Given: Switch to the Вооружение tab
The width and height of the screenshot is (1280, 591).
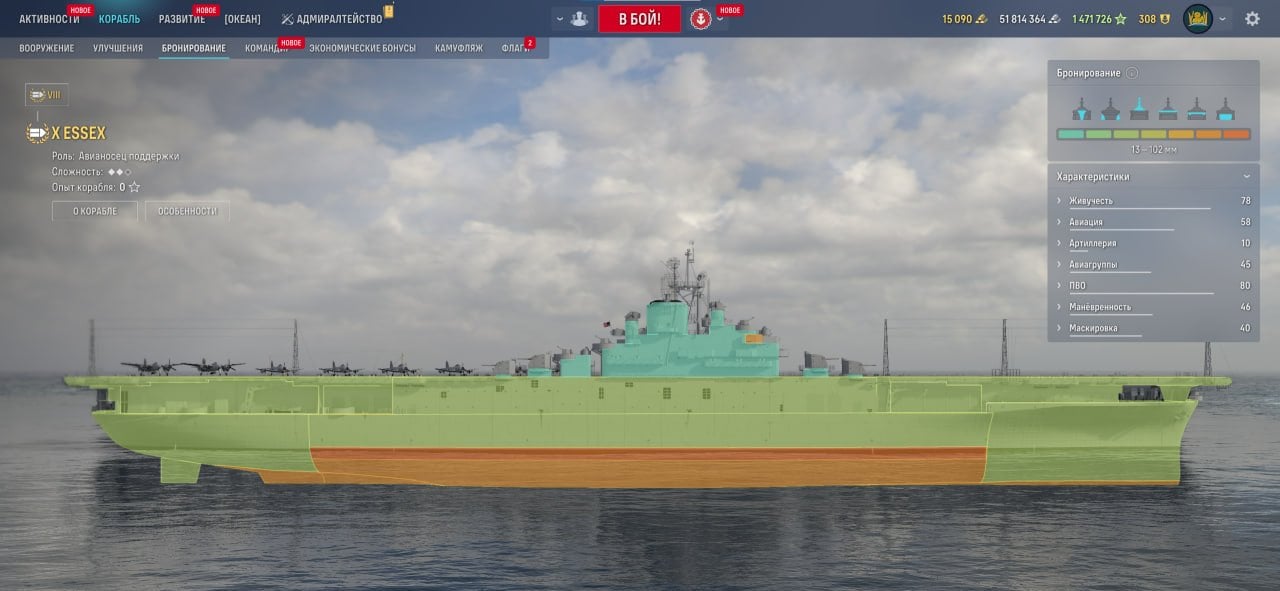Looking at the screenshot, I should click(x=47, y=48).
